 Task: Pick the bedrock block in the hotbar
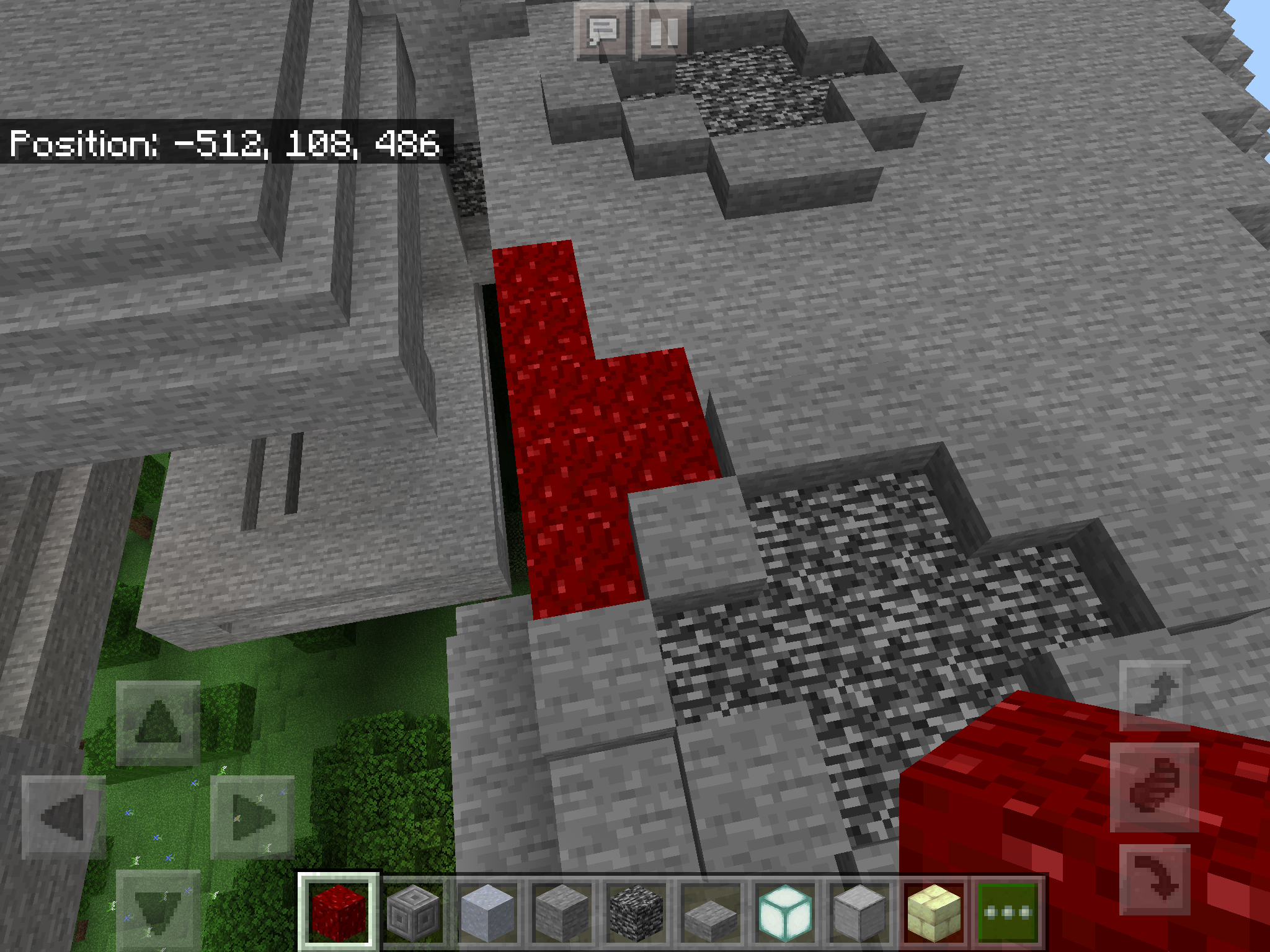pyautogui.click(x=636, y=912)
